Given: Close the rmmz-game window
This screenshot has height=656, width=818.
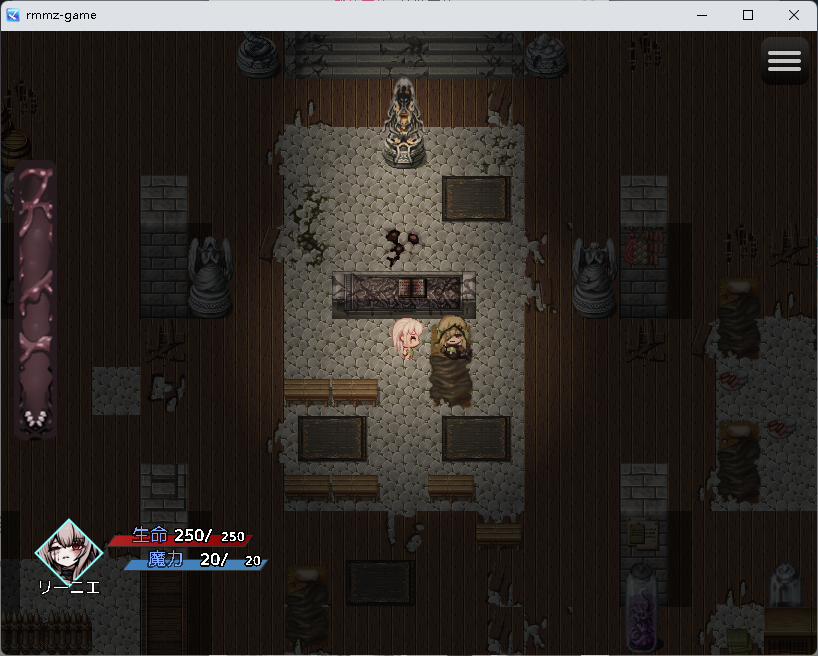Looking at the screenshot, I should click(794, 15).
